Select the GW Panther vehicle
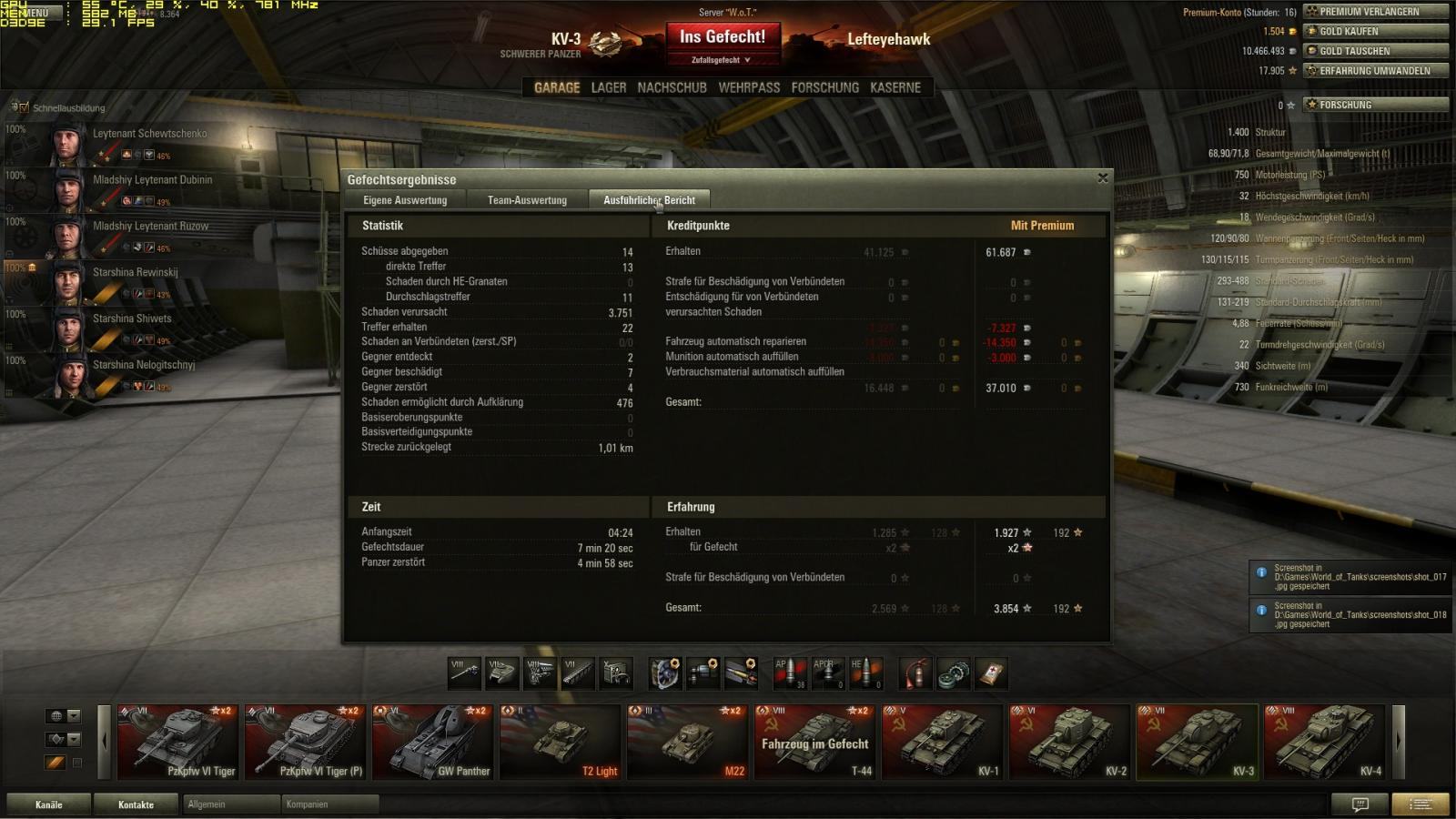1456x819 pixels. (x=433, y=743)
